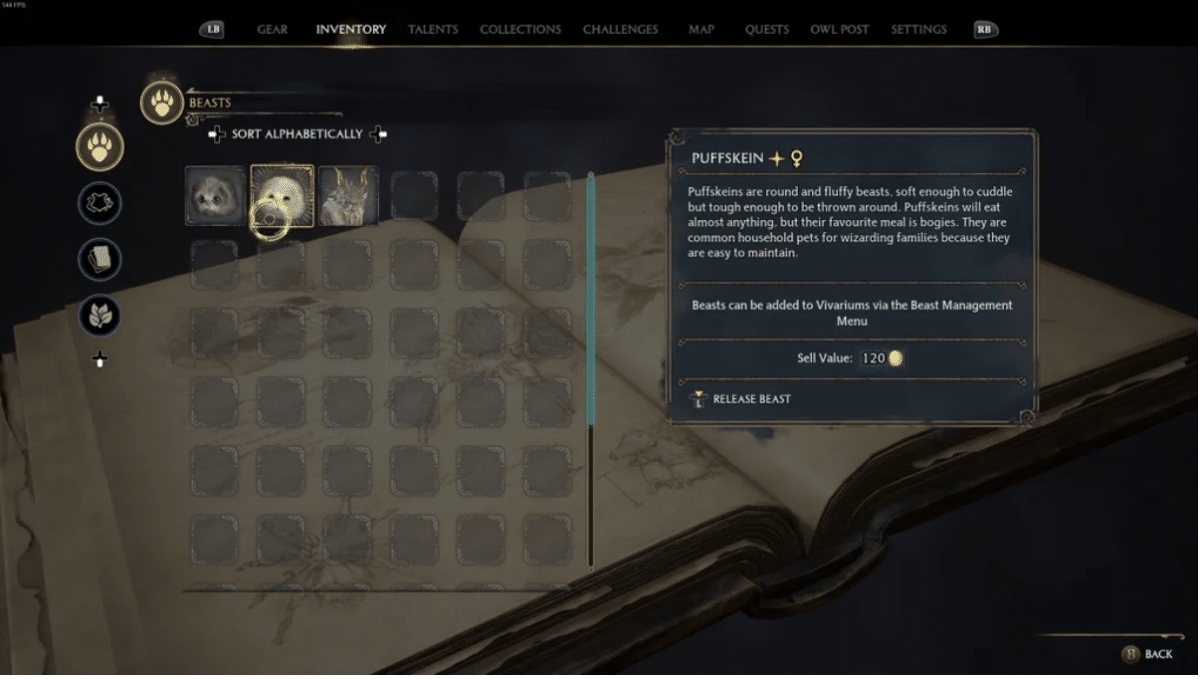The width and height of the screenshot is (1200, 679).
Task: Select the Beasts paw category in the sidebar
Action: pos(100,147)
